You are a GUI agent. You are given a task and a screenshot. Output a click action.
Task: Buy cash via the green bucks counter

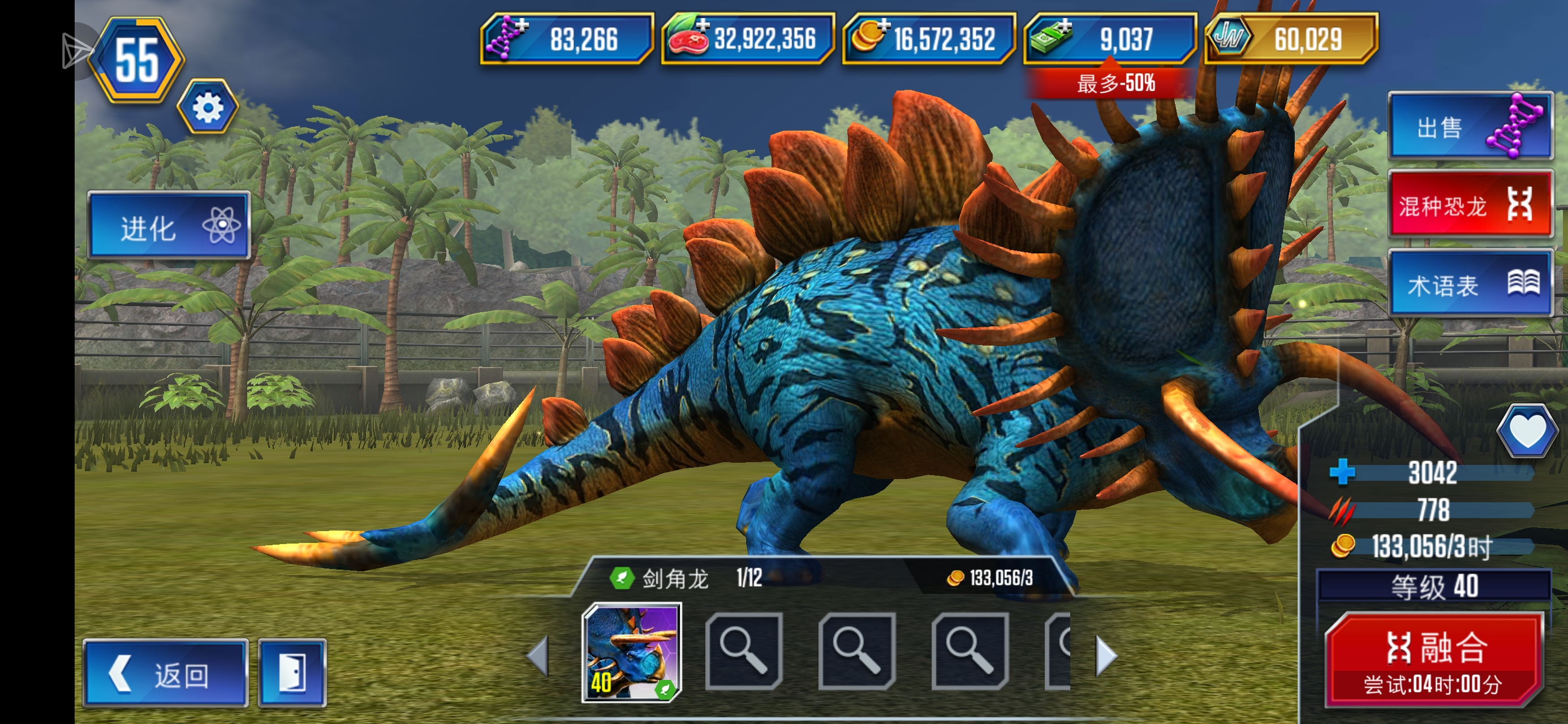(x=1110, y=39)
